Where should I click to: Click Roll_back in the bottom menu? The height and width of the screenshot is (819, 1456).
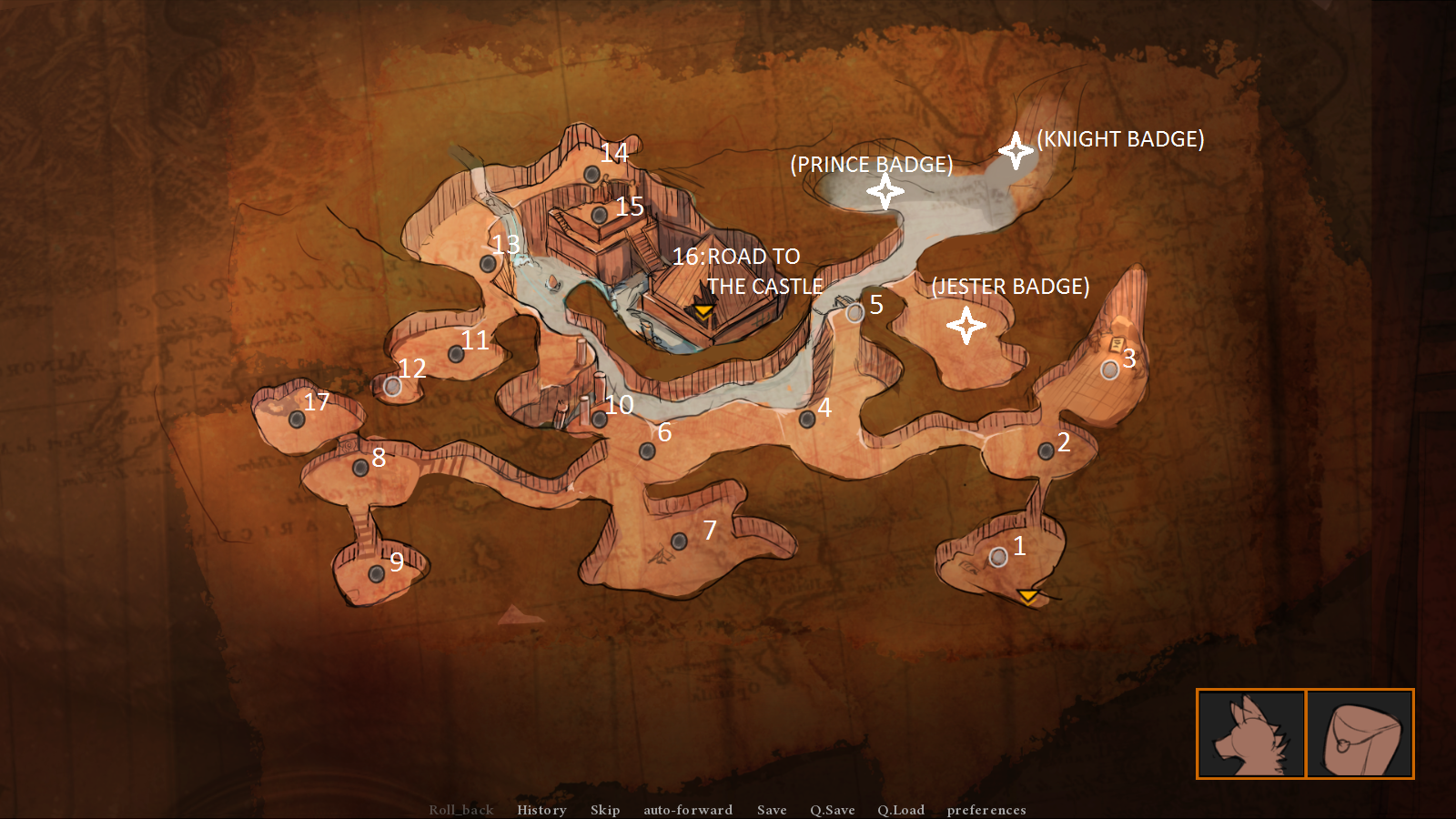pos(461,810)
